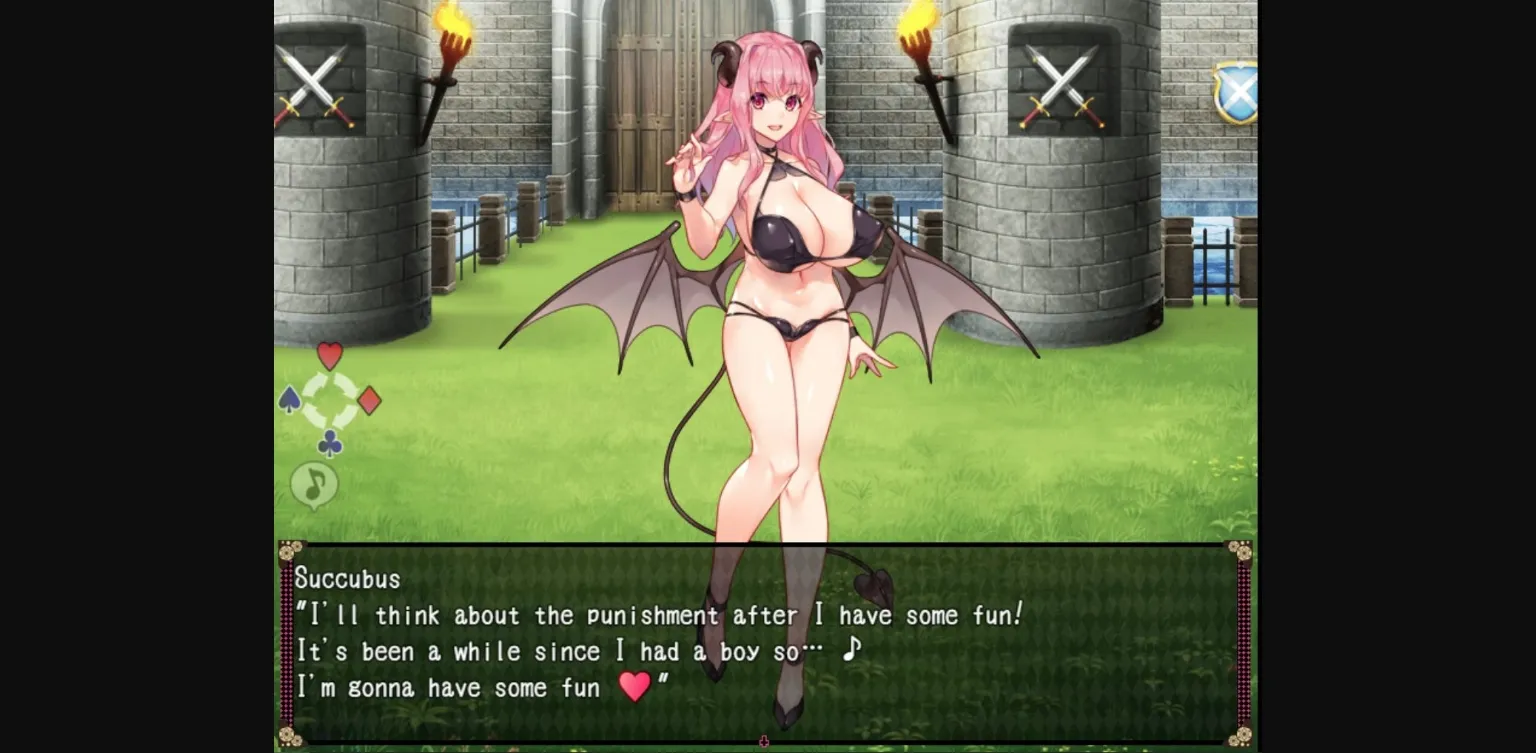Select the Succubus name label

[345, 579]
